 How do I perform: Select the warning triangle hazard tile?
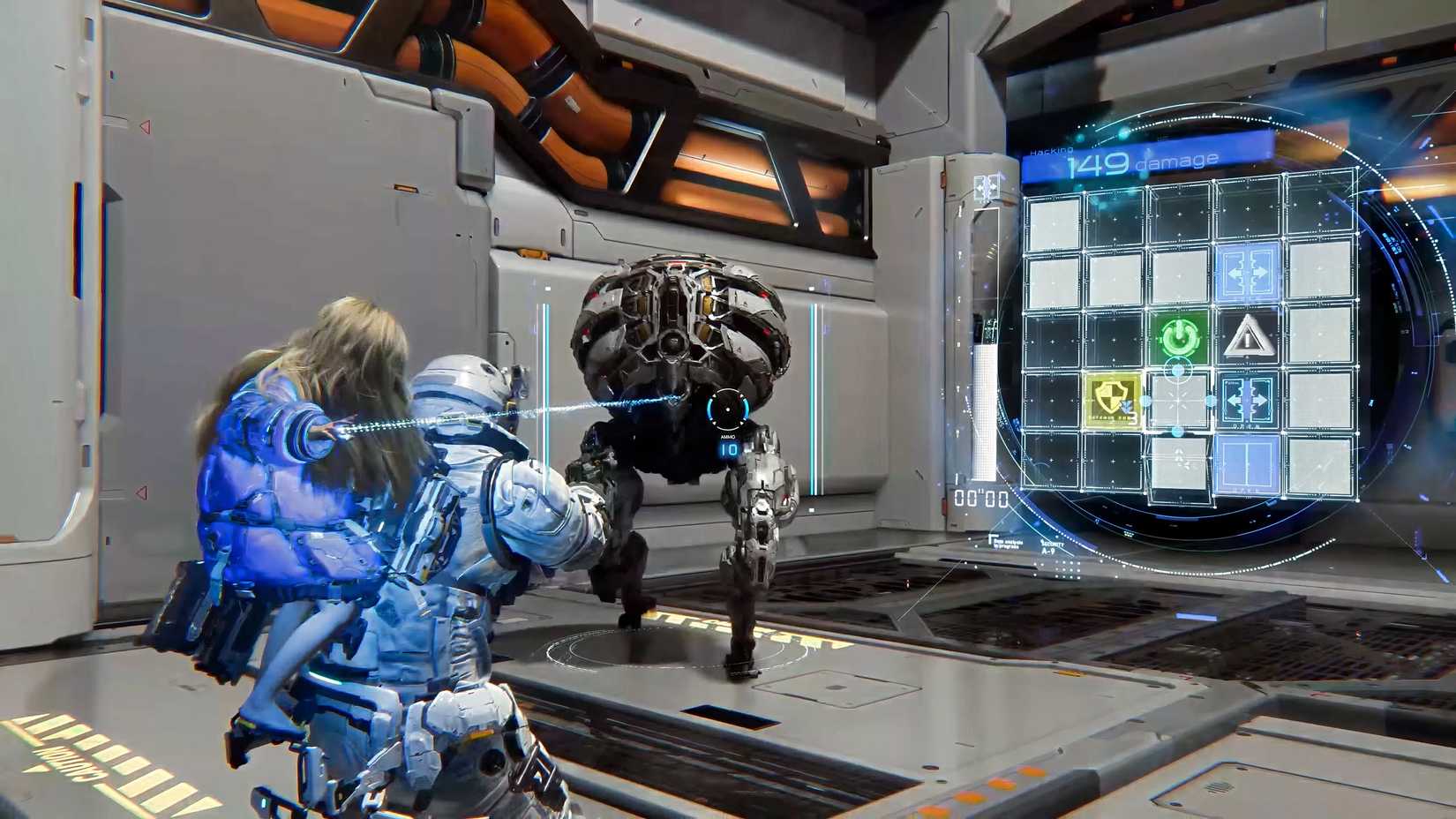coord(1246,337)
